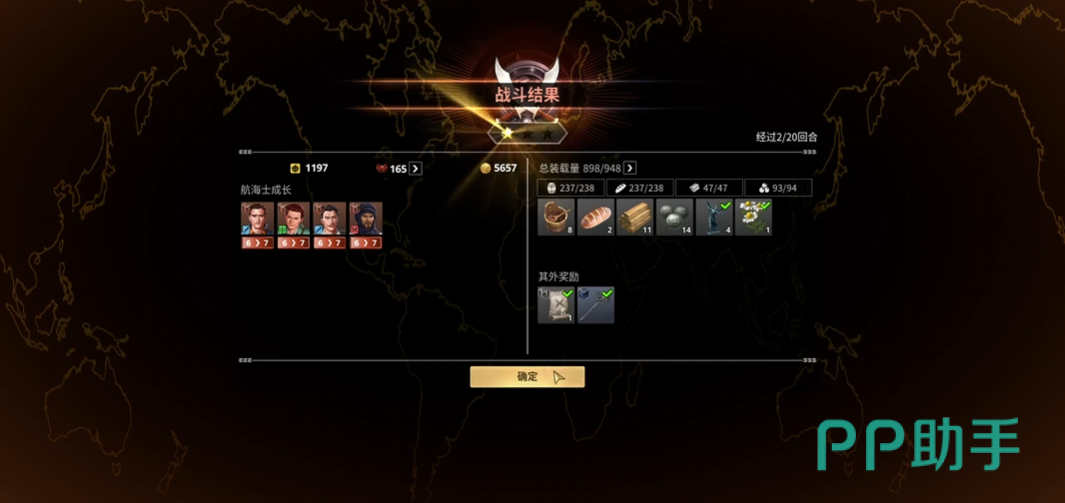View the red-haired navigator portrait
The image size is (1065, 503).
point(293,221)
